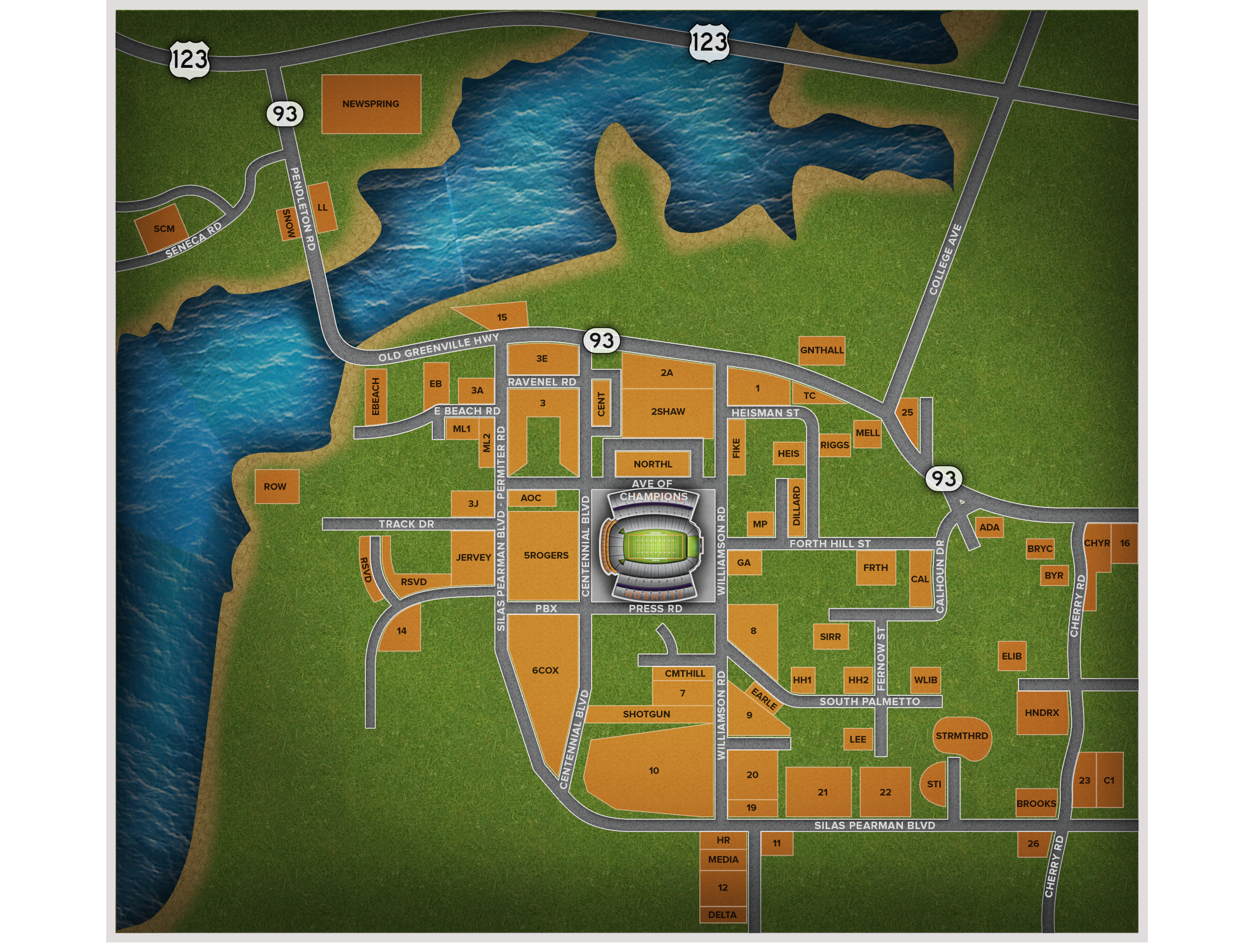
Task: Select the SHOTGUN parking lot
Action: pyautogui.click(x=646, y=714)
